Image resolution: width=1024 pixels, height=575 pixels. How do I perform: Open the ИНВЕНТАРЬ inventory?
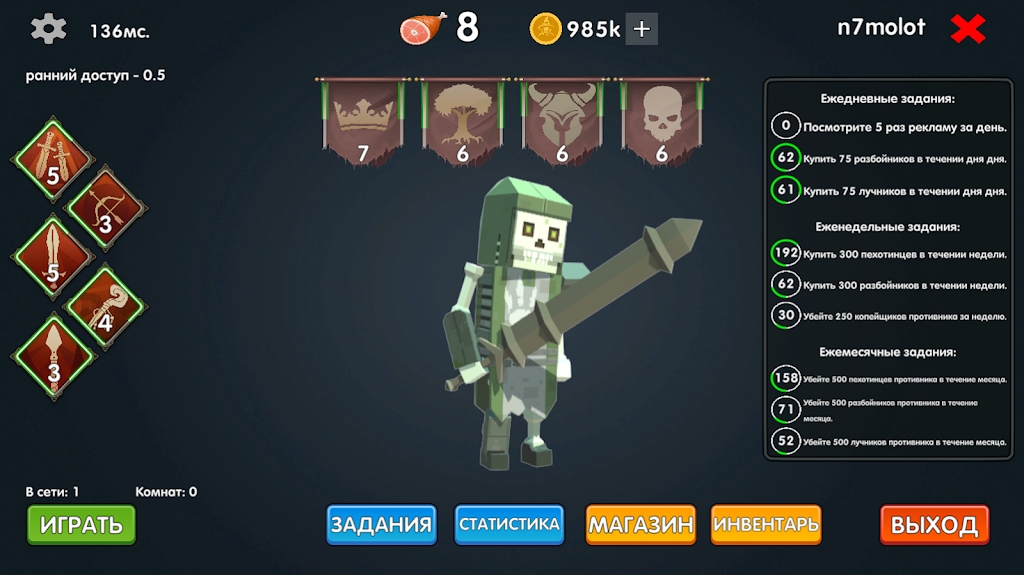pyautogui.click(x=766, y=524)
